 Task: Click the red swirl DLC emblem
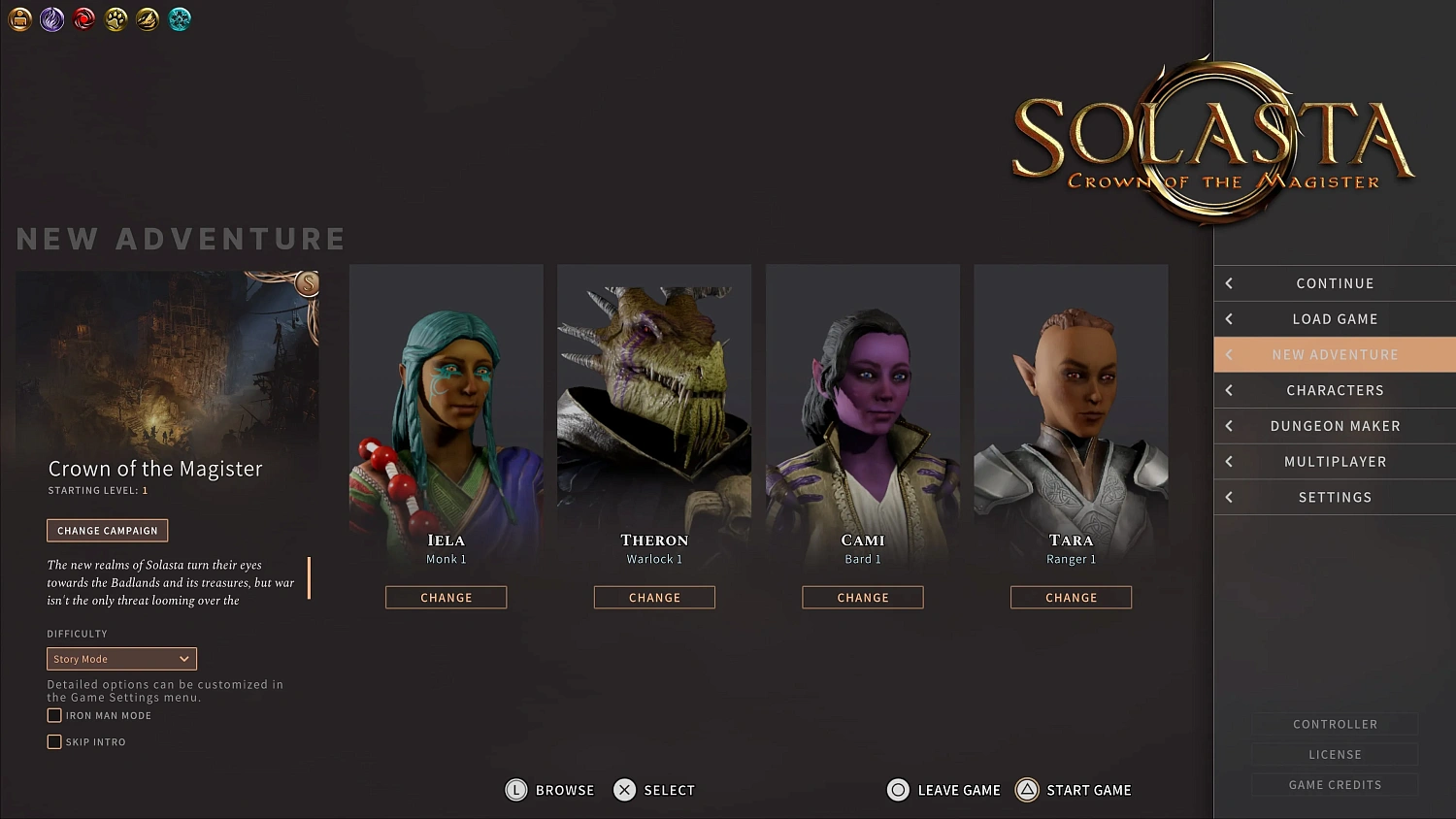coord(83,19)
